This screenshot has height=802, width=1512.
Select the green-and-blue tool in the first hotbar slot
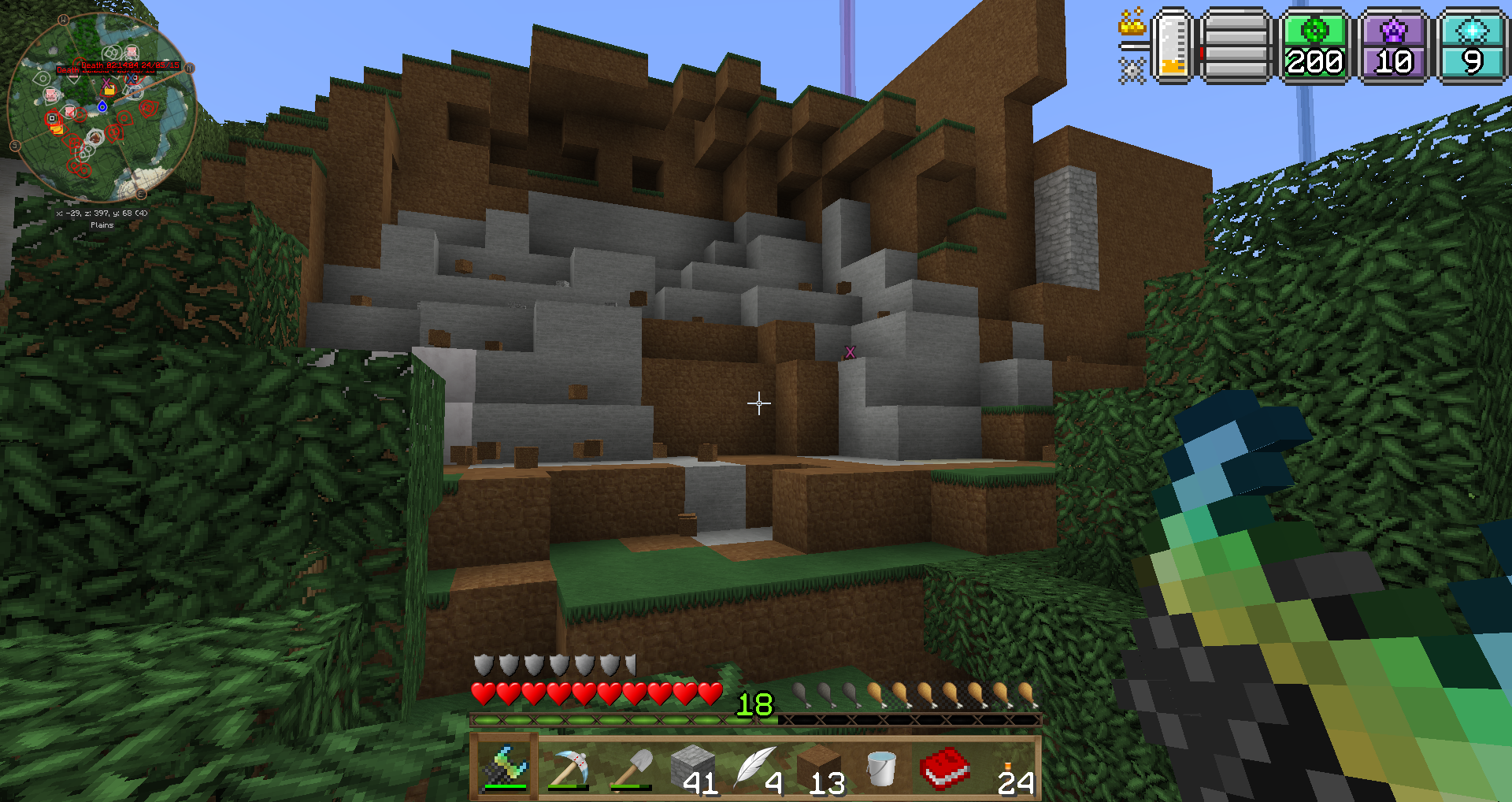tap(505, 767)
